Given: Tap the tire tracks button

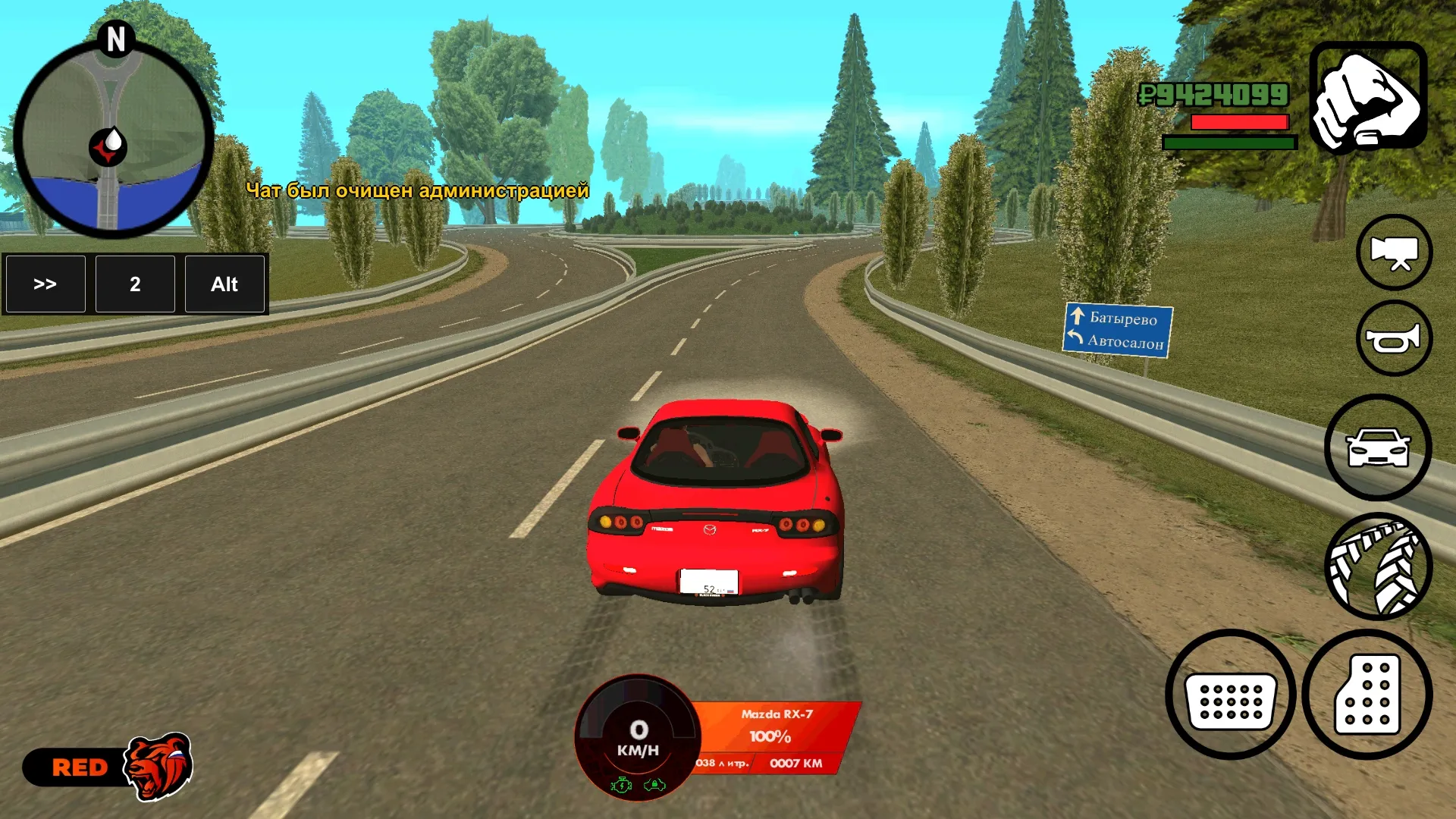Looking at the screenshot, I should pyautogui.click(x=1378, y=566).
